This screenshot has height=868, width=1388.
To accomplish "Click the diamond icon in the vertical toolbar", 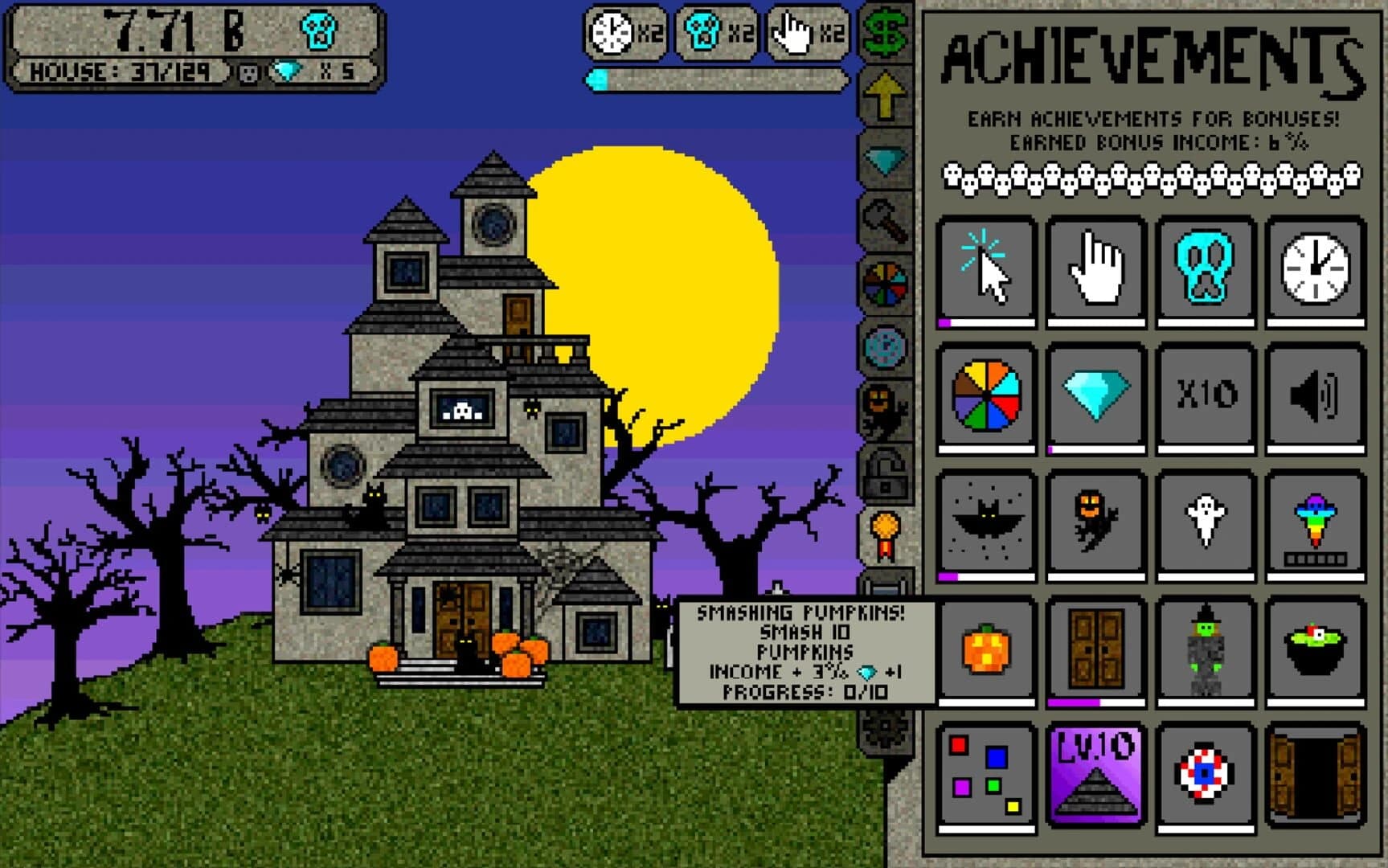I will point(884,159).
